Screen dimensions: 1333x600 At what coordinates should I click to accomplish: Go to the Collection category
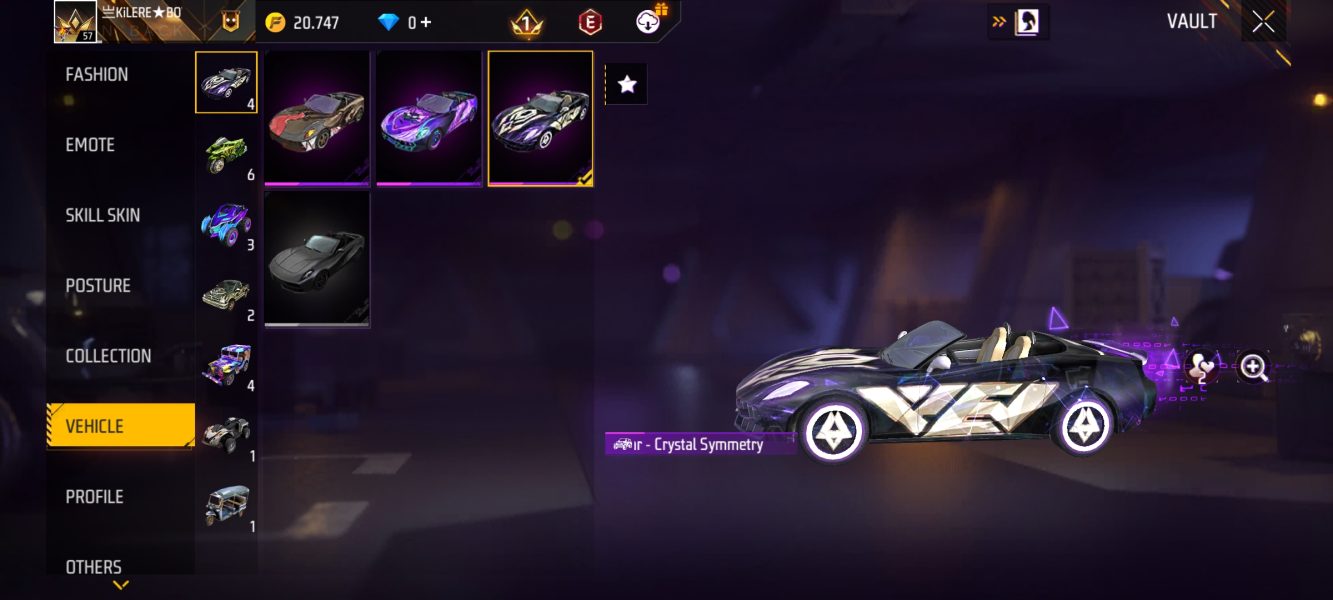108,356
